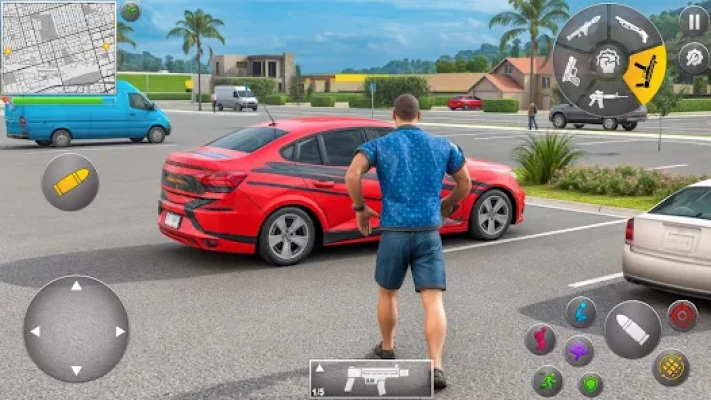Activate the red crosshair aim button

click(683, 315)
